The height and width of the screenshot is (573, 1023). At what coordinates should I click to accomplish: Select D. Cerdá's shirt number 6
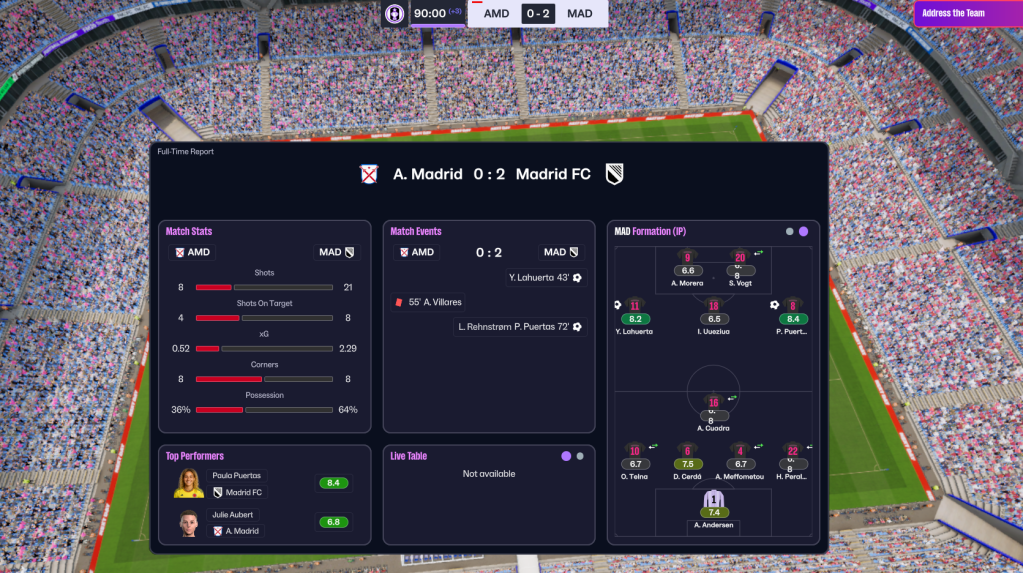687,451
